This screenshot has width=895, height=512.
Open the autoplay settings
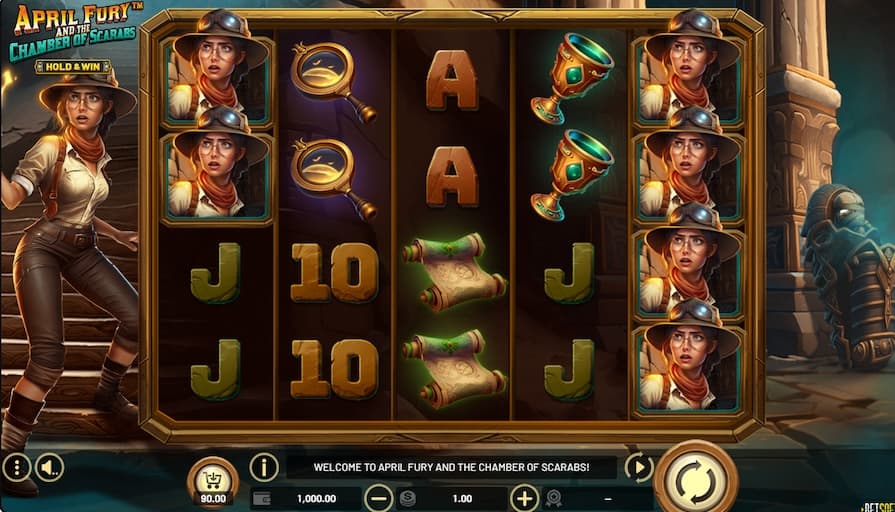[x=638, y=467]
